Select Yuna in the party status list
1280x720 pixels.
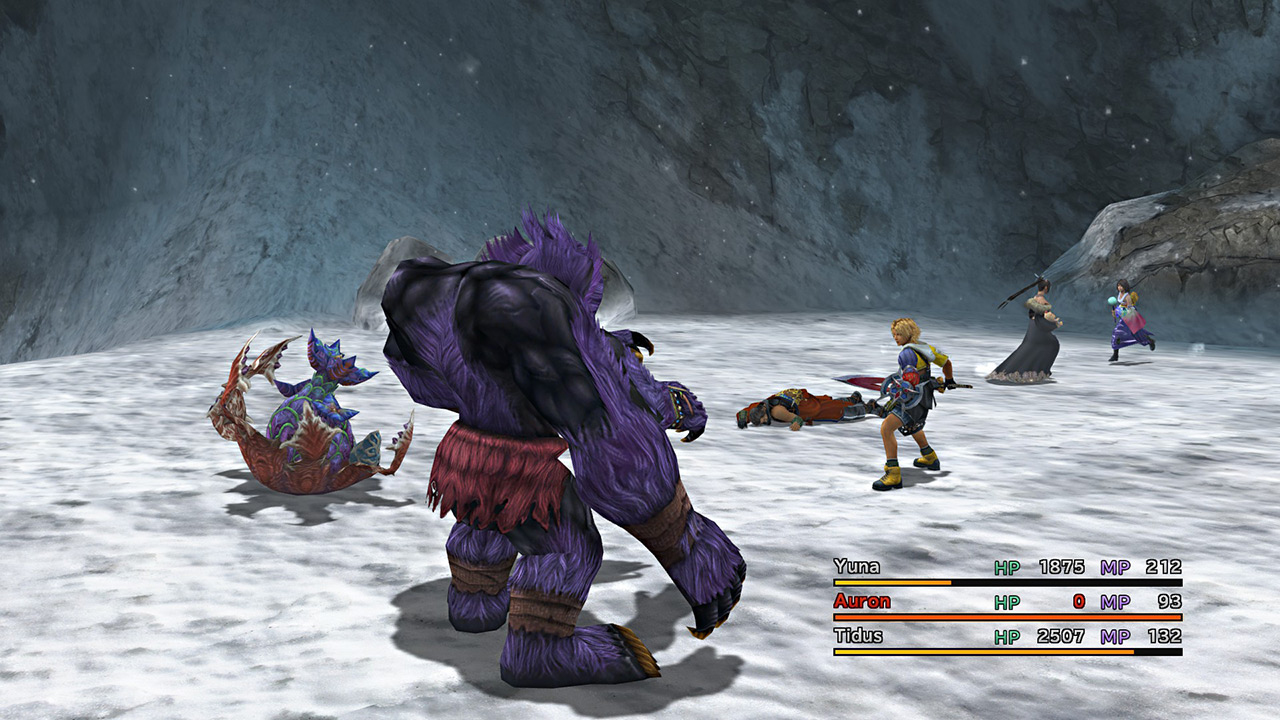tap(857, 567)
